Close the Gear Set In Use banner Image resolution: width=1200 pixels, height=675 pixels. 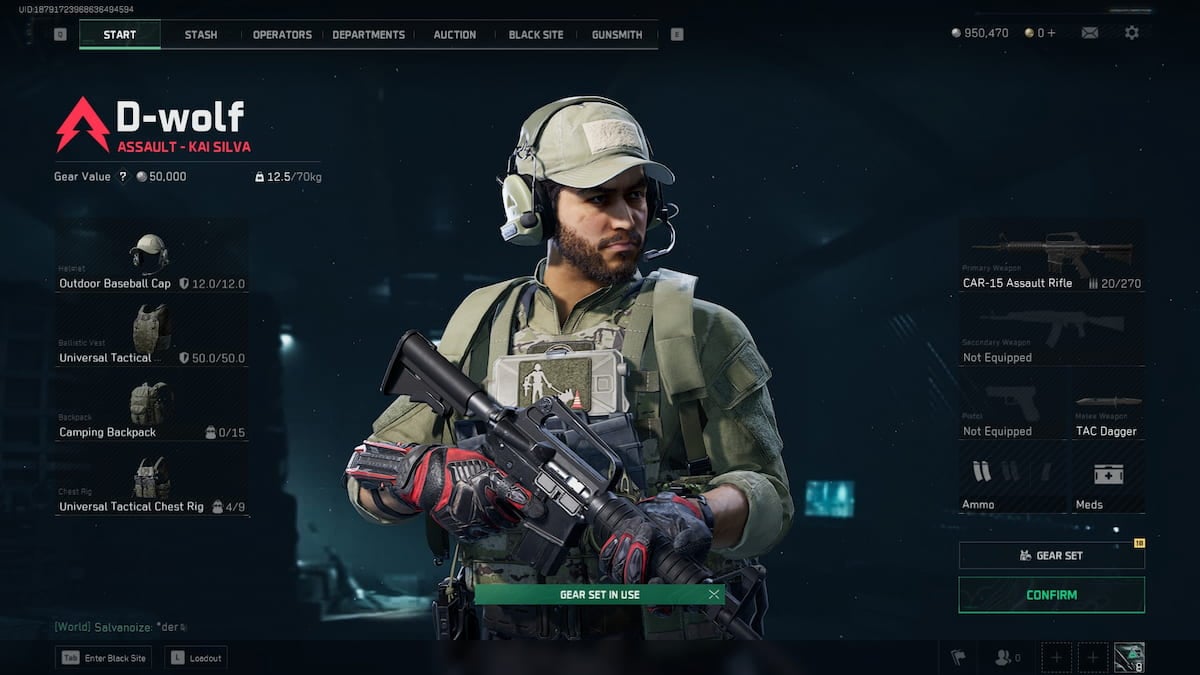713,594
